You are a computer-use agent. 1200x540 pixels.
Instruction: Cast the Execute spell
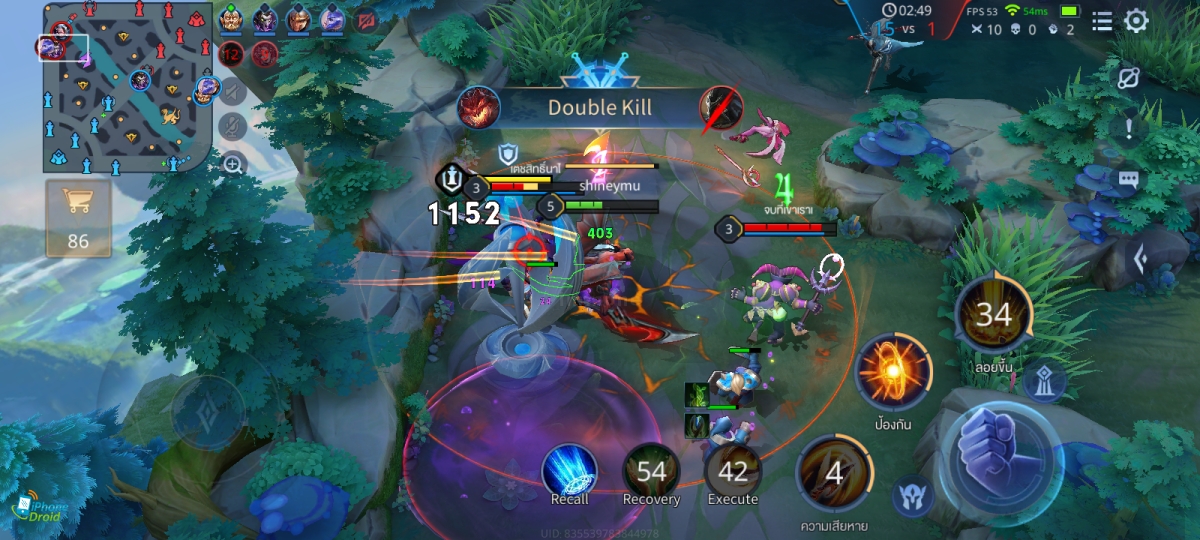tap(733, 472)
